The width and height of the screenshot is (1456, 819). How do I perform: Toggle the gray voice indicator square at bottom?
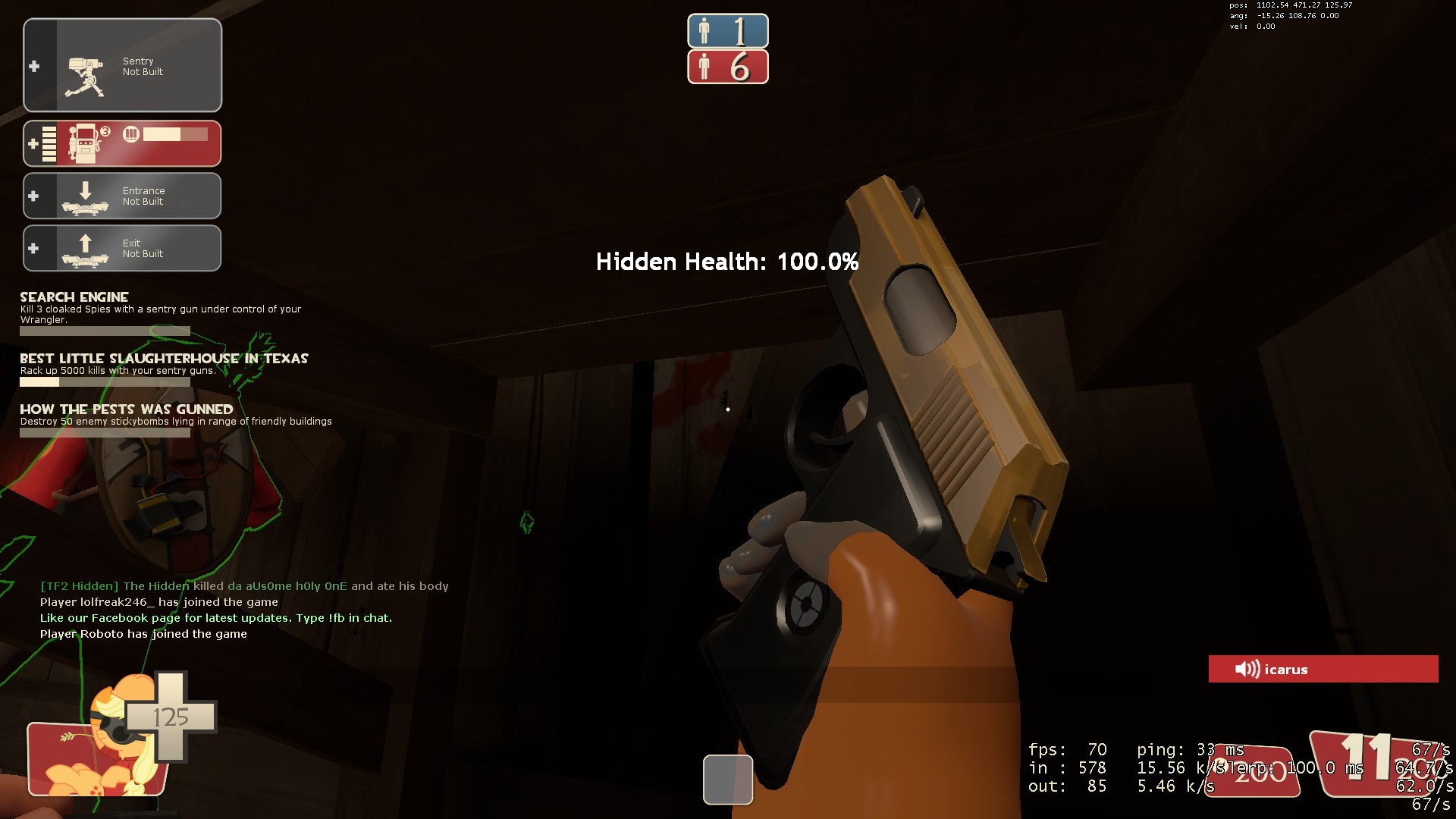[x=727, y=779]
